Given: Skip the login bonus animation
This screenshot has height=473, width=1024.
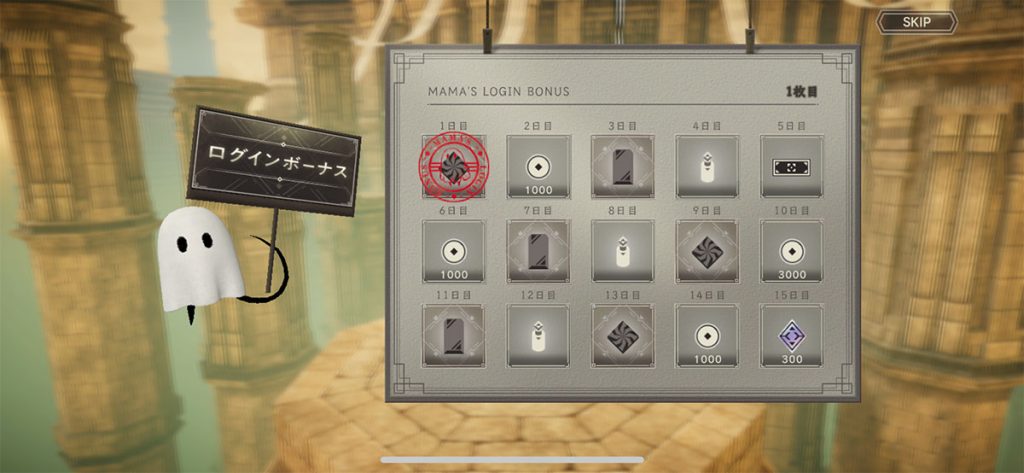Looking at the screenshot, I should pos(916,21).
